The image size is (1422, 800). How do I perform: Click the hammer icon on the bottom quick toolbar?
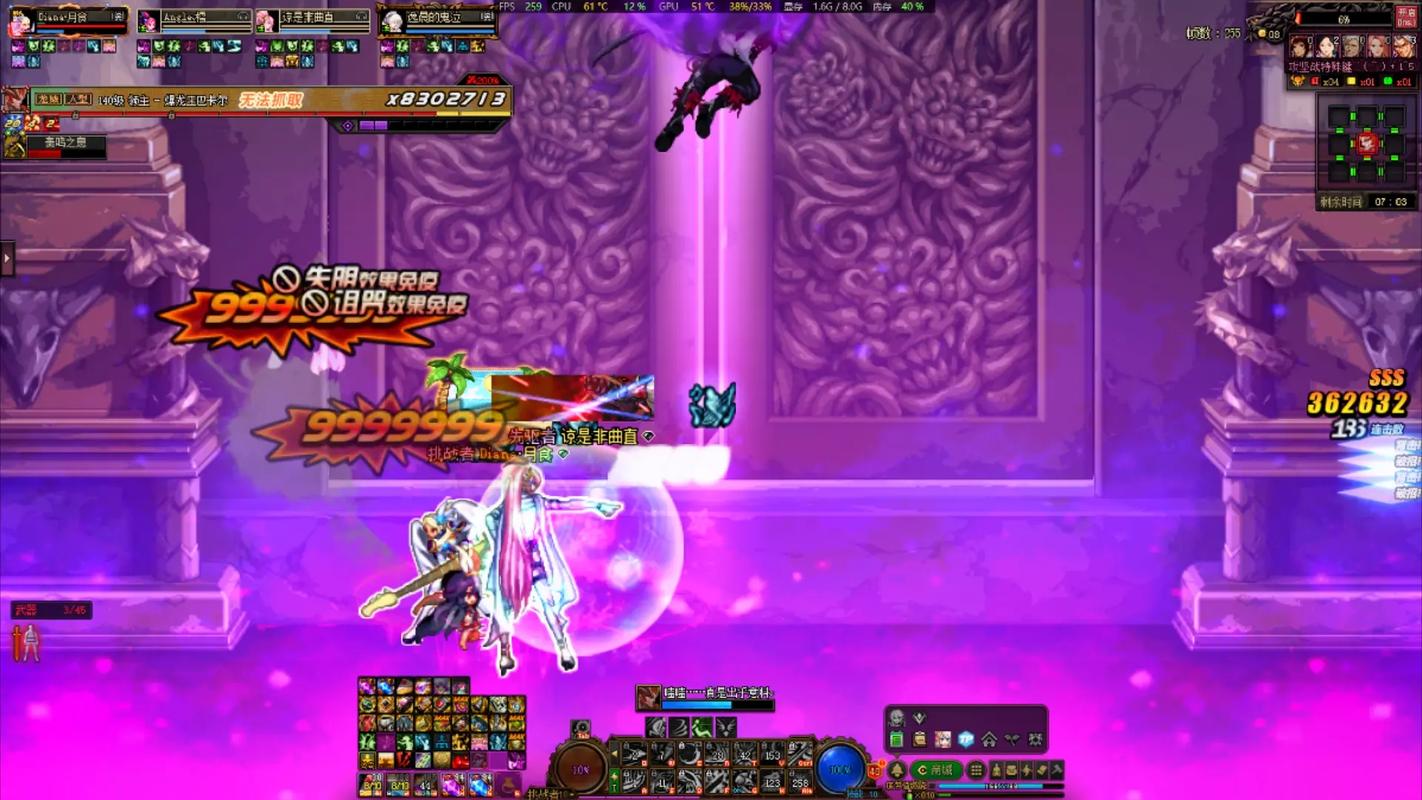click(x=1056, y=769)
